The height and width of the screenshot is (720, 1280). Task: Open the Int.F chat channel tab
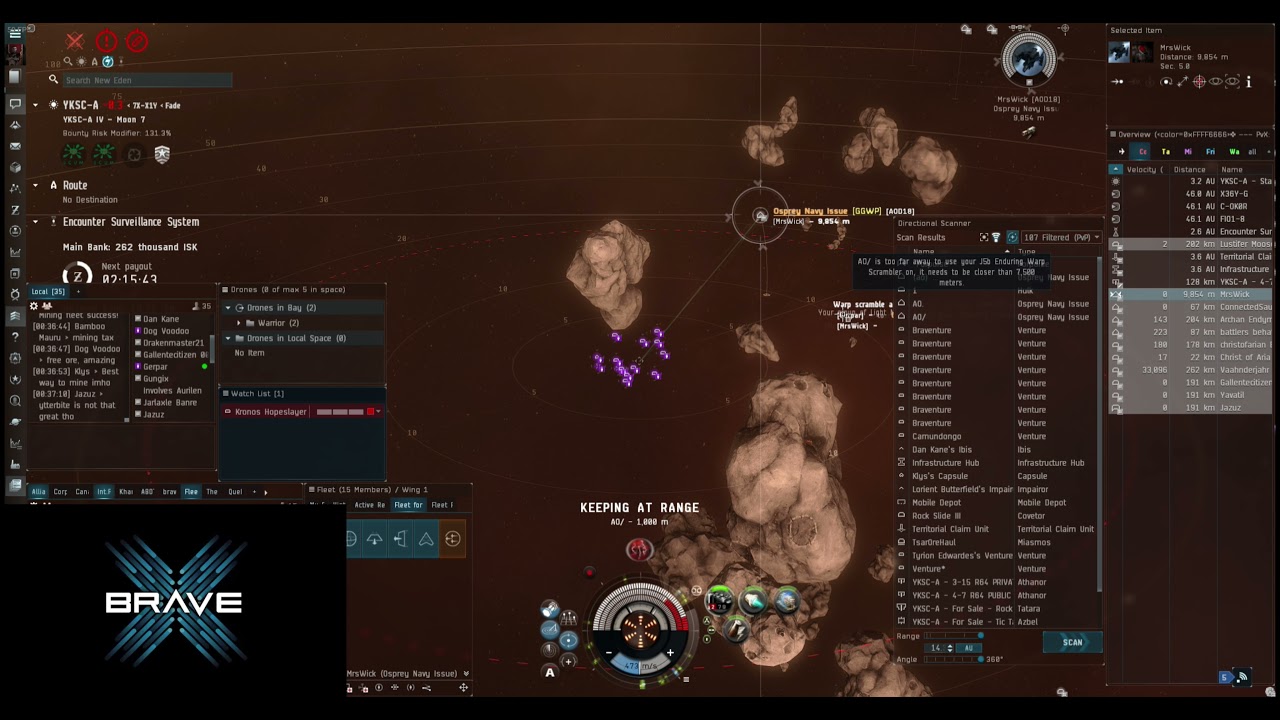click(104, 492)
